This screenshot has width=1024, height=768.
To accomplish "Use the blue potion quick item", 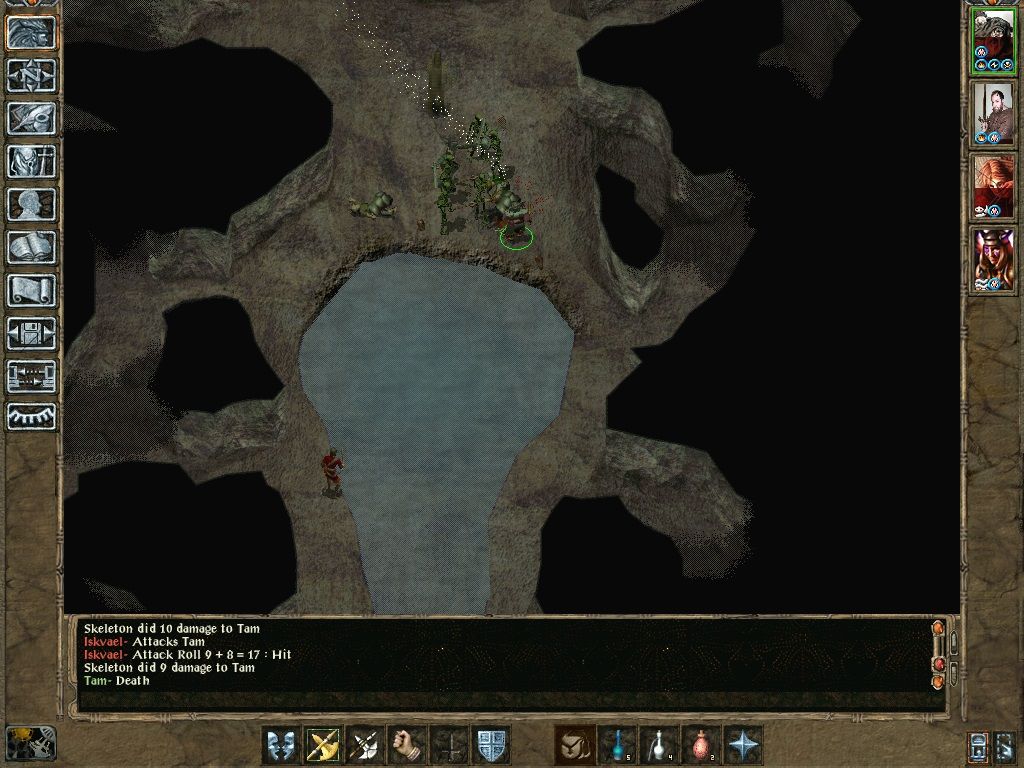I will click(617, 745).
